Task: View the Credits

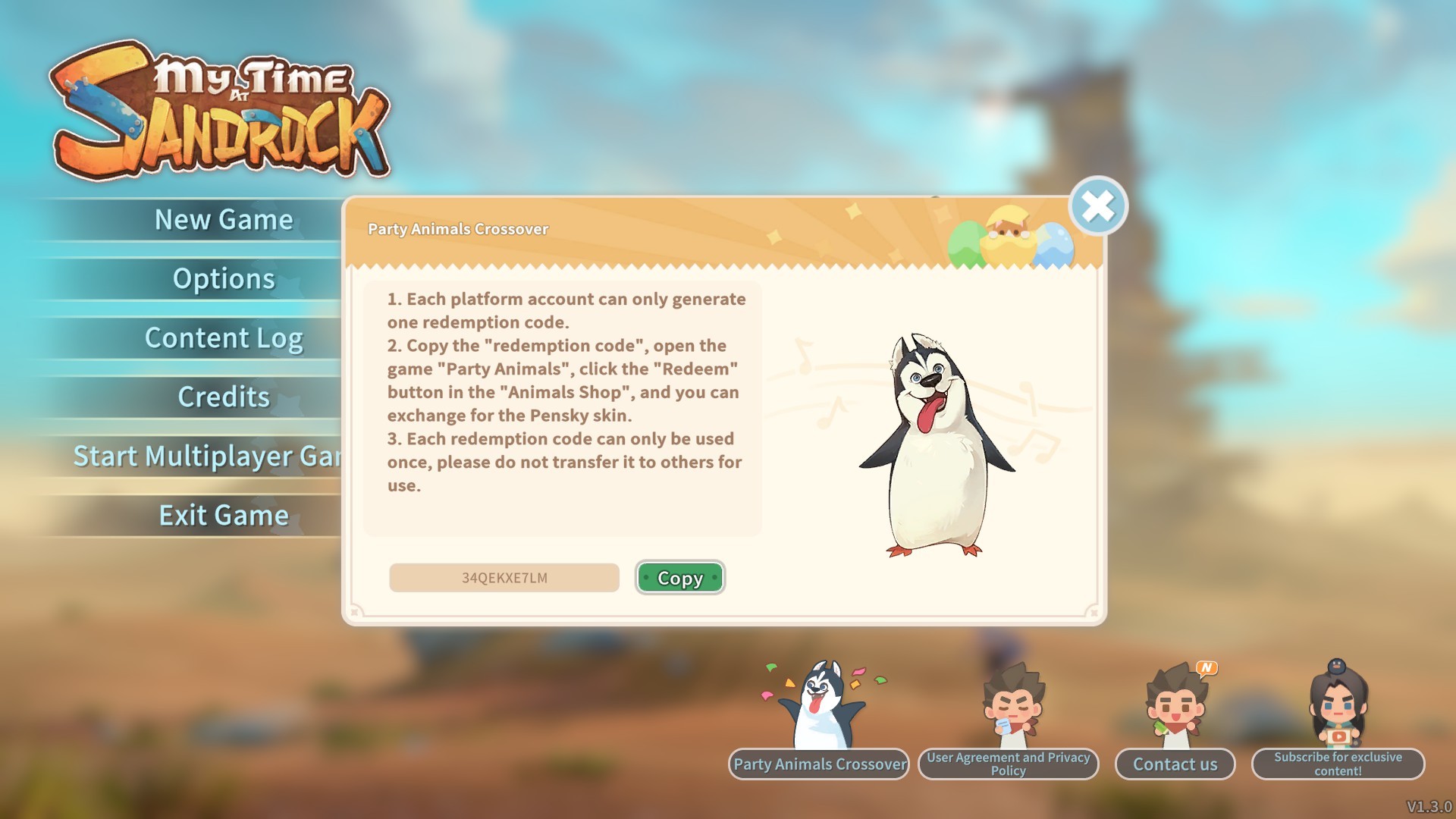Action: (x=223, y=397)
